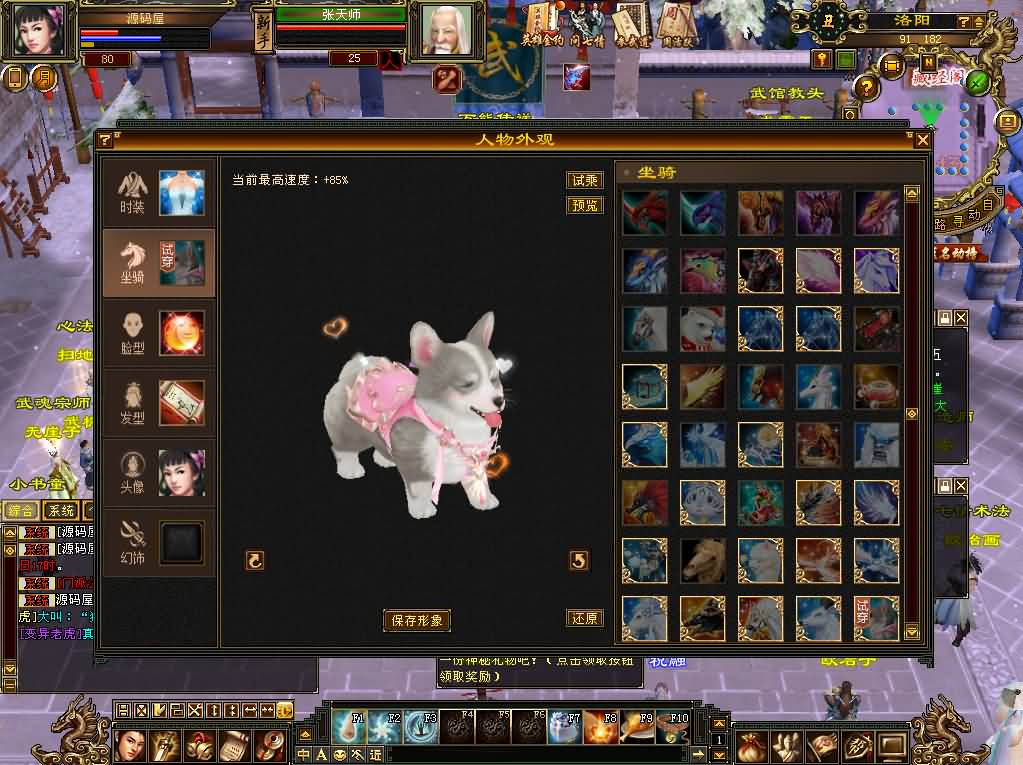Select the 张天师 target portrait
1023x765 pixels.
point(446,32)
